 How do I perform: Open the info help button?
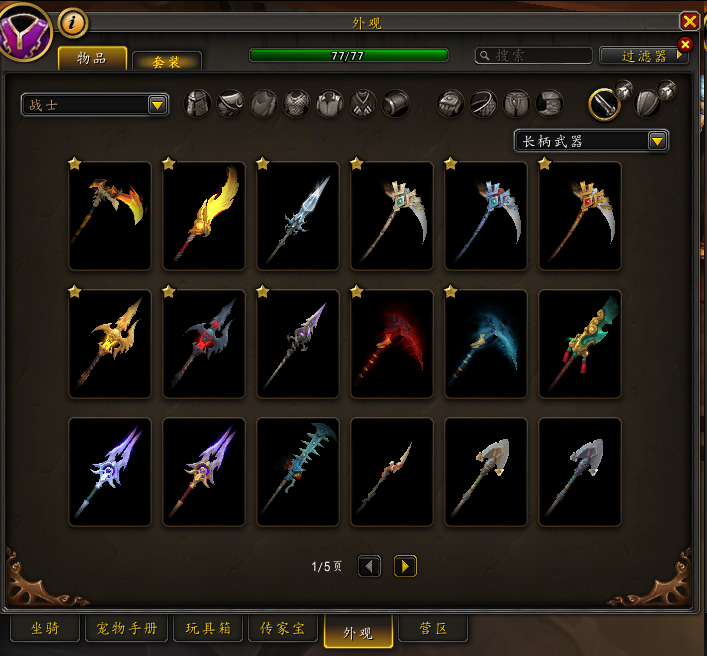(x=73, y=21)
